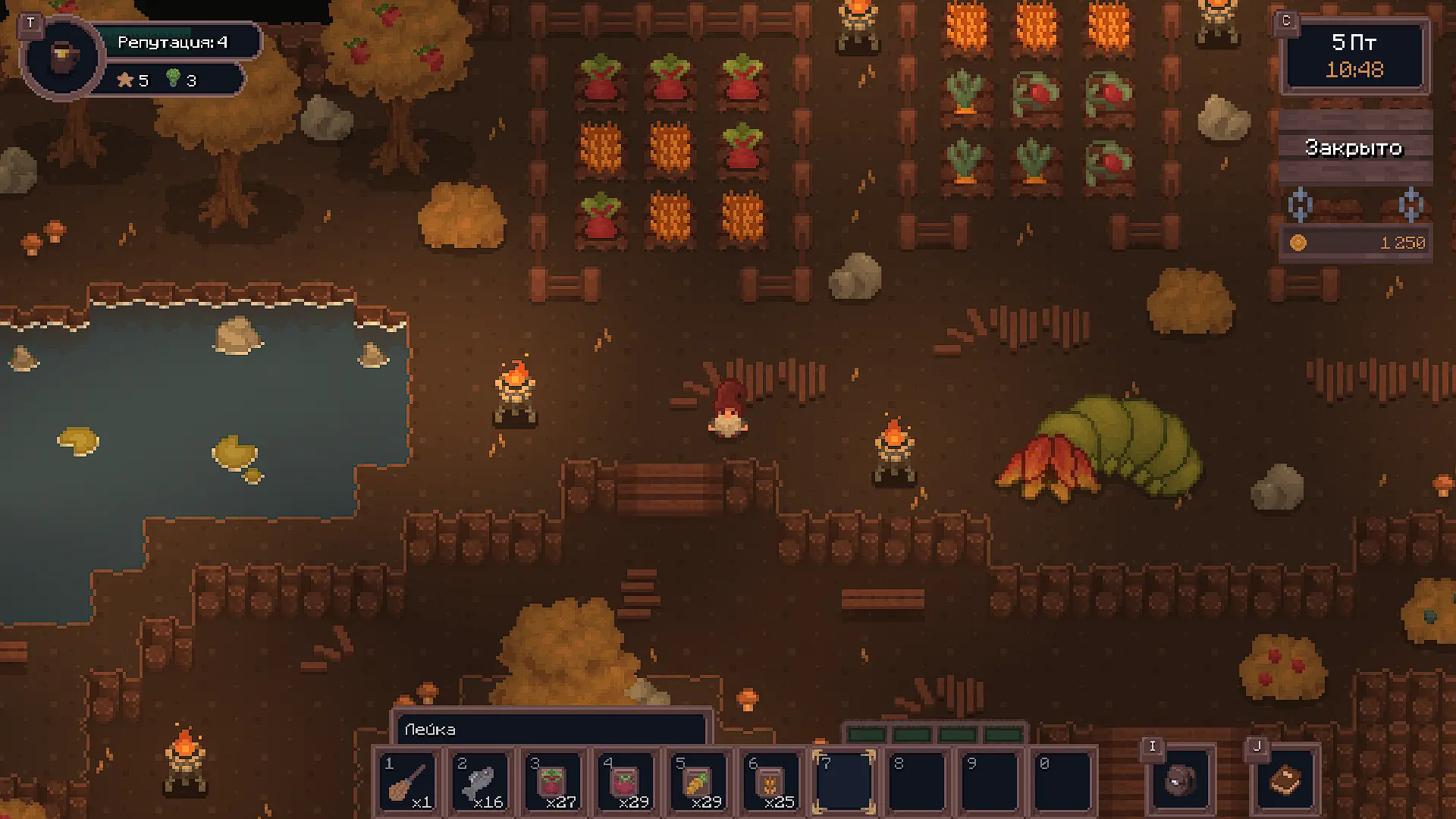Click the highlighted empty hotbar slot 7

tap(844, 782)
